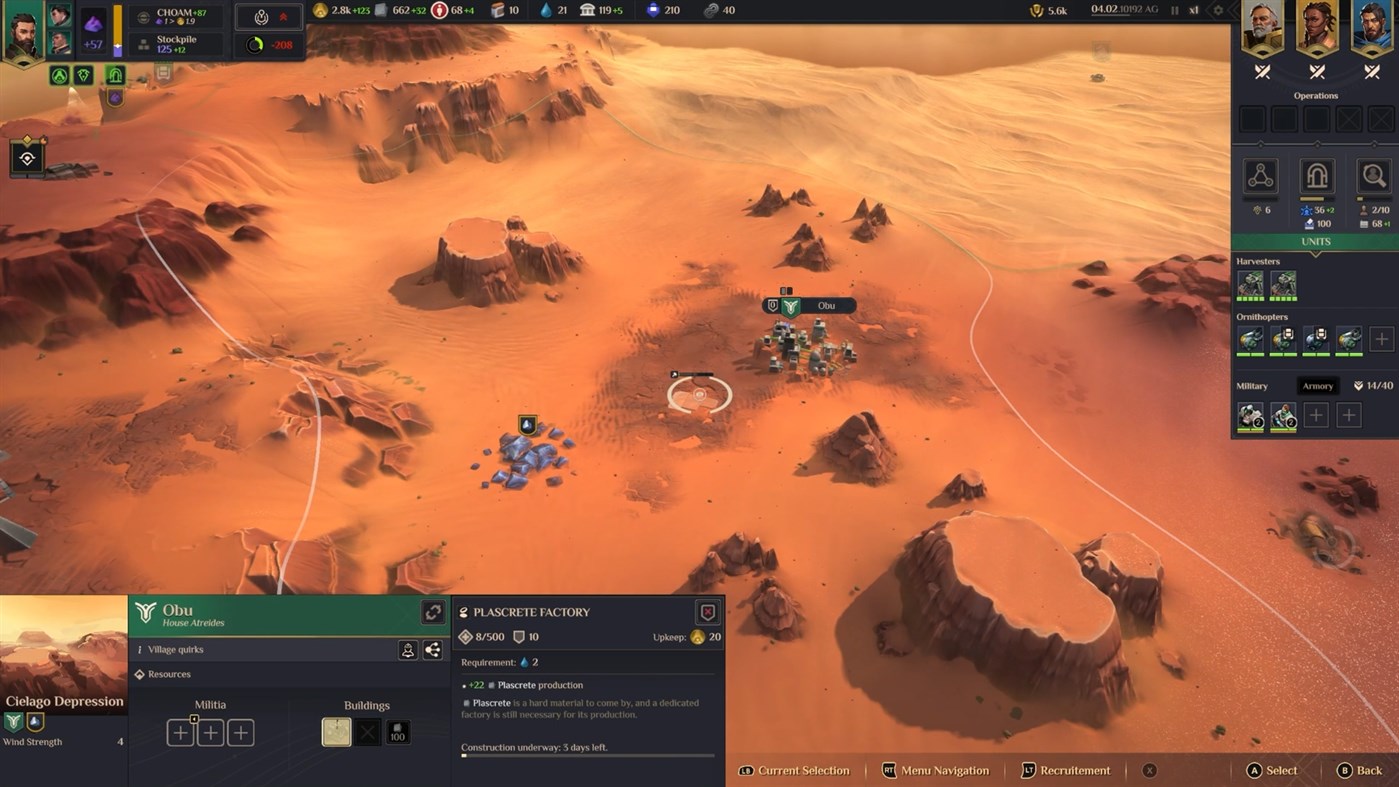Click the agent hood icon beside Village quirks
1399x787 pixels.
(x=408, y=651)
